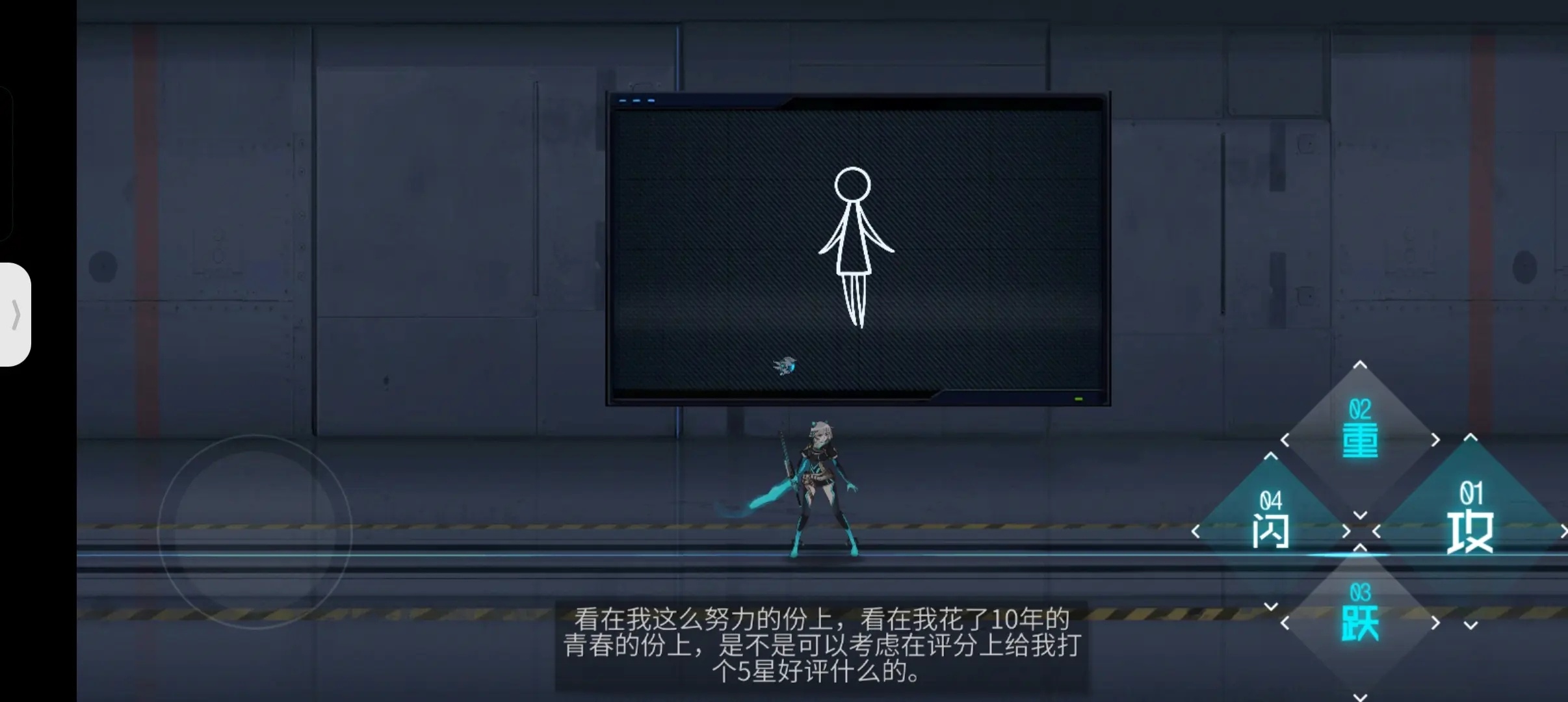Expand the left-edge panel using the arrow tab

coord(16,317)
